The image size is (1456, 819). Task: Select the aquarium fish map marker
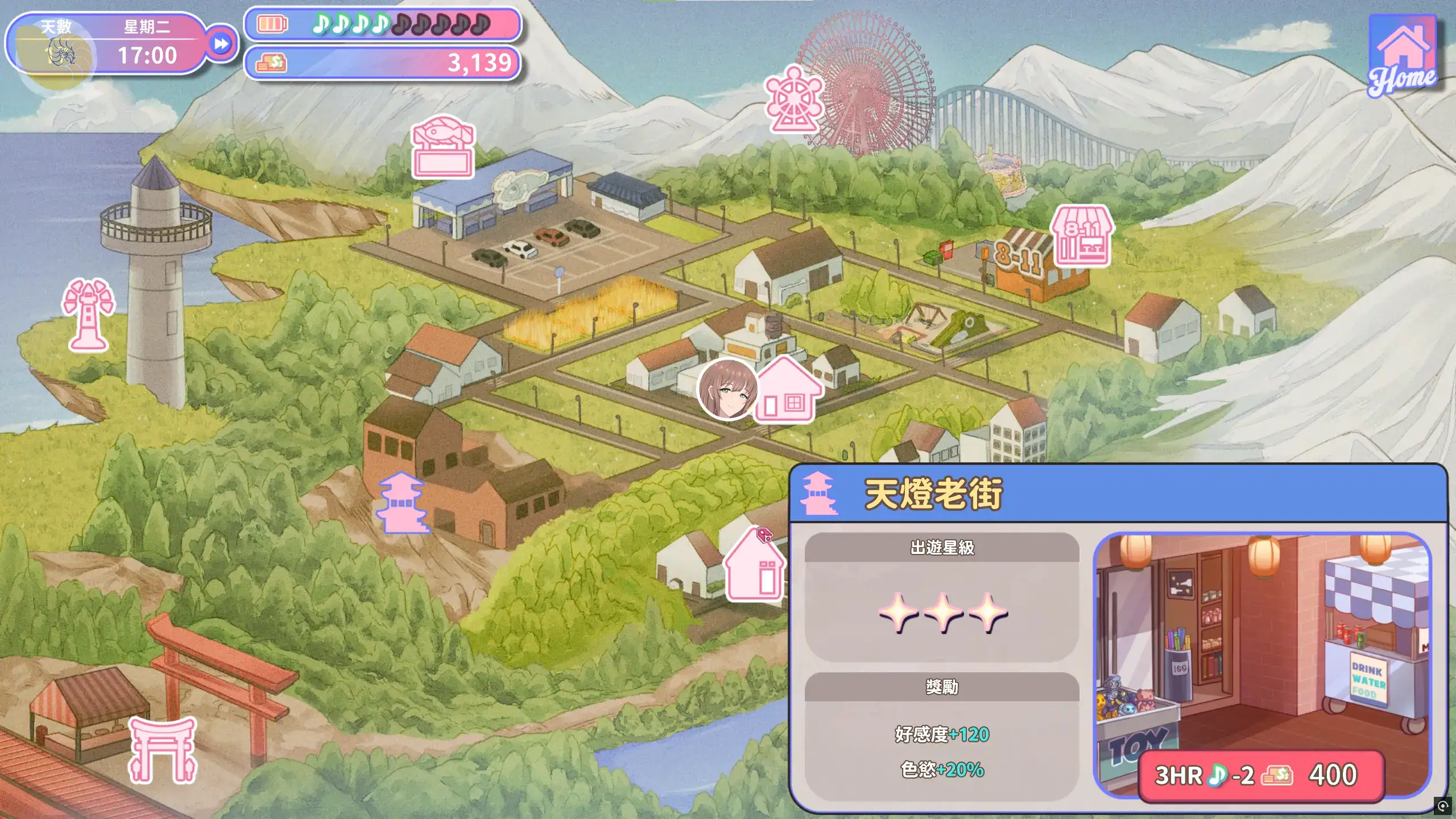pos(443,147)
